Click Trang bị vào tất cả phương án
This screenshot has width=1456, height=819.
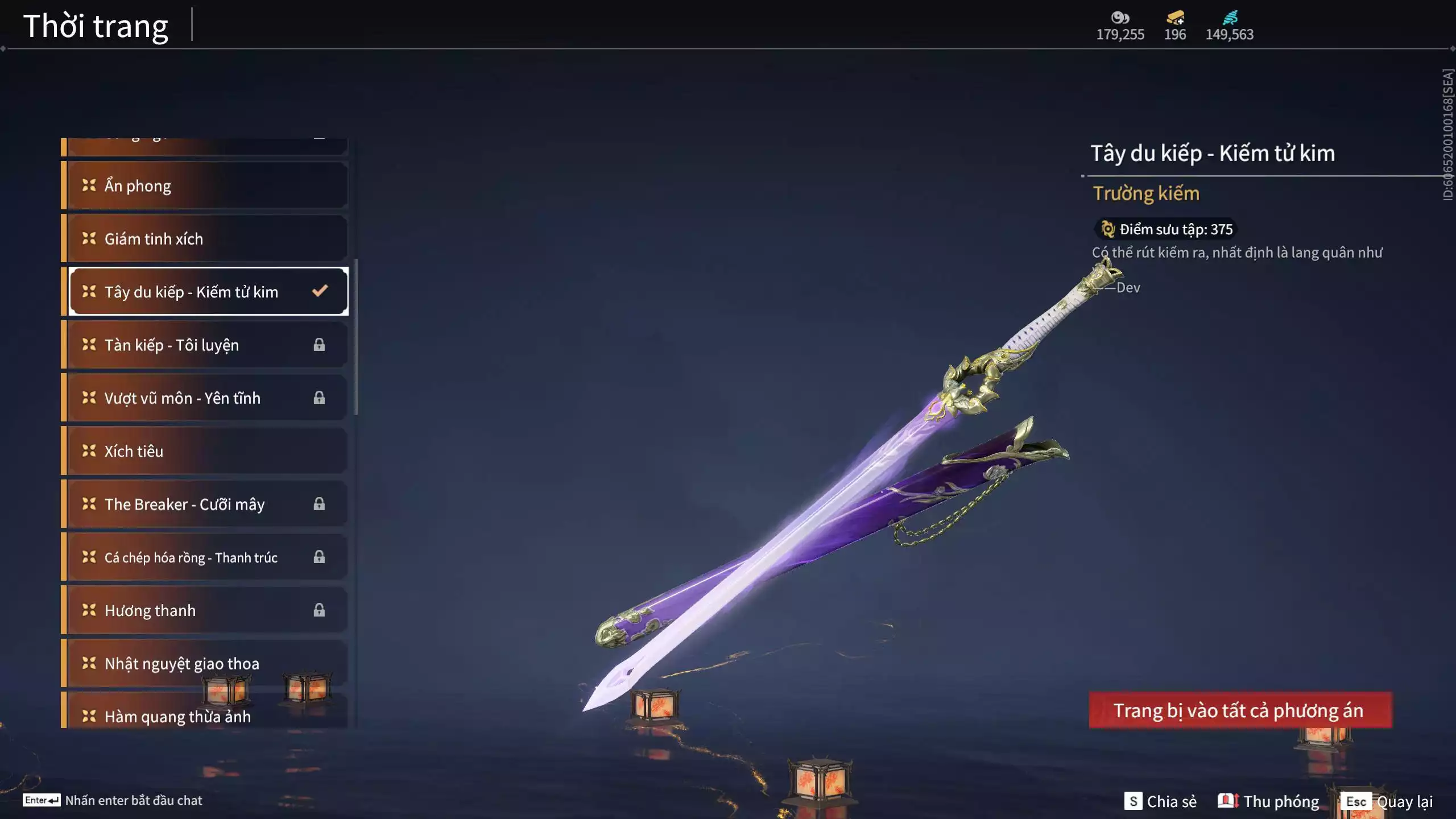pos(1240,710)
